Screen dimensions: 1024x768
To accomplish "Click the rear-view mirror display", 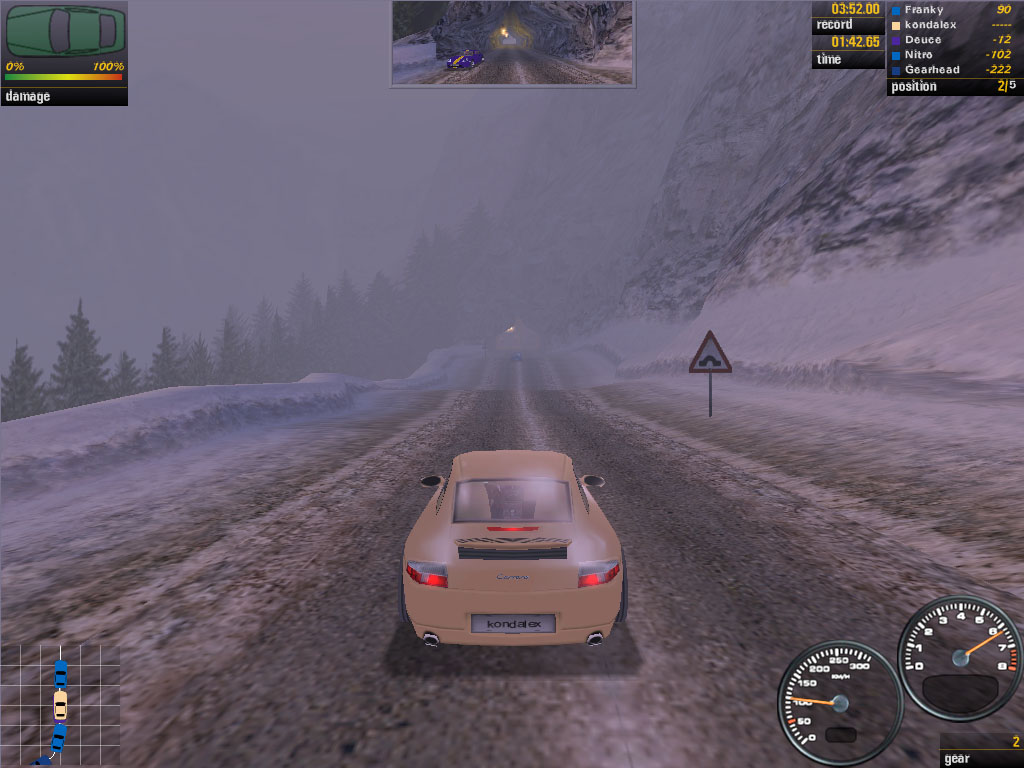I will [512, 43].
